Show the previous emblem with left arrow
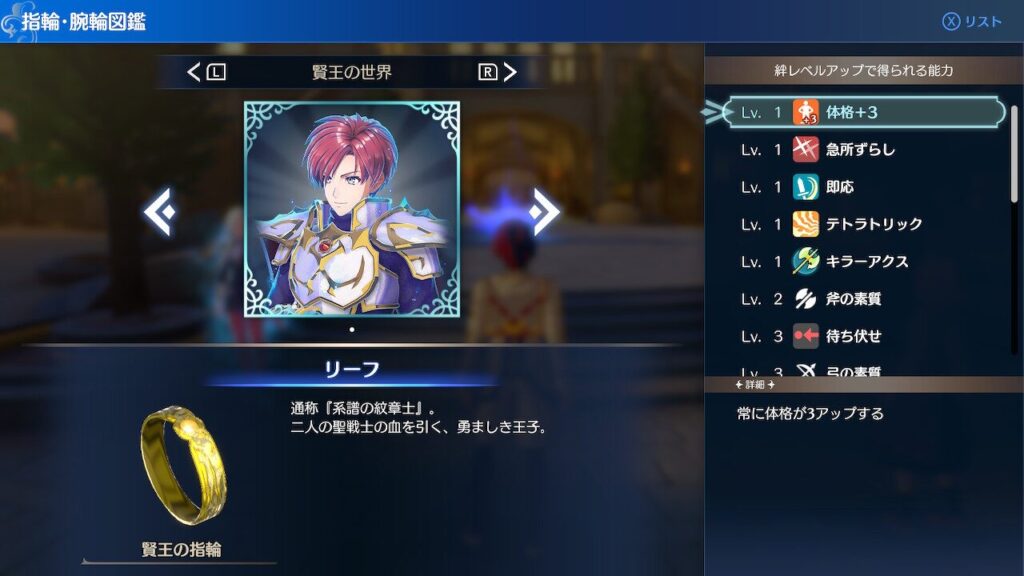 (x=159, y=211)
